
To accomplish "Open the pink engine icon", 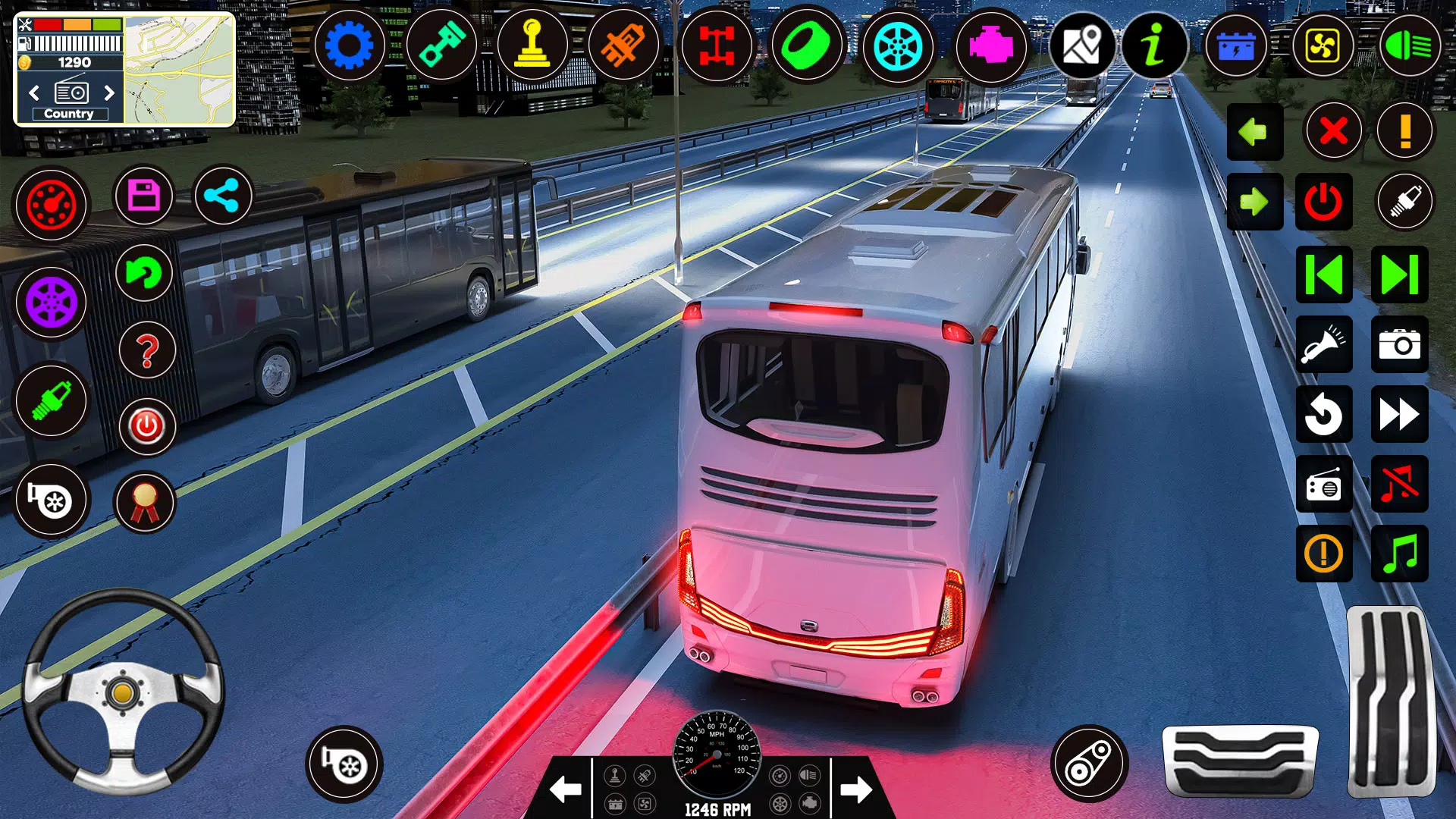I will pos(990,47).
